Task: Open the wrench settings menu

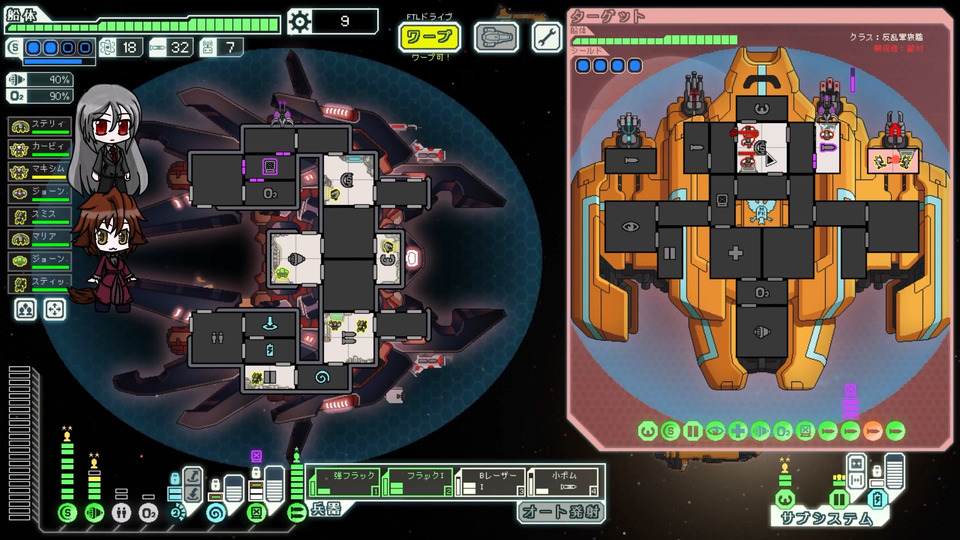Action: pyautogui.click(x=546, y=37)
